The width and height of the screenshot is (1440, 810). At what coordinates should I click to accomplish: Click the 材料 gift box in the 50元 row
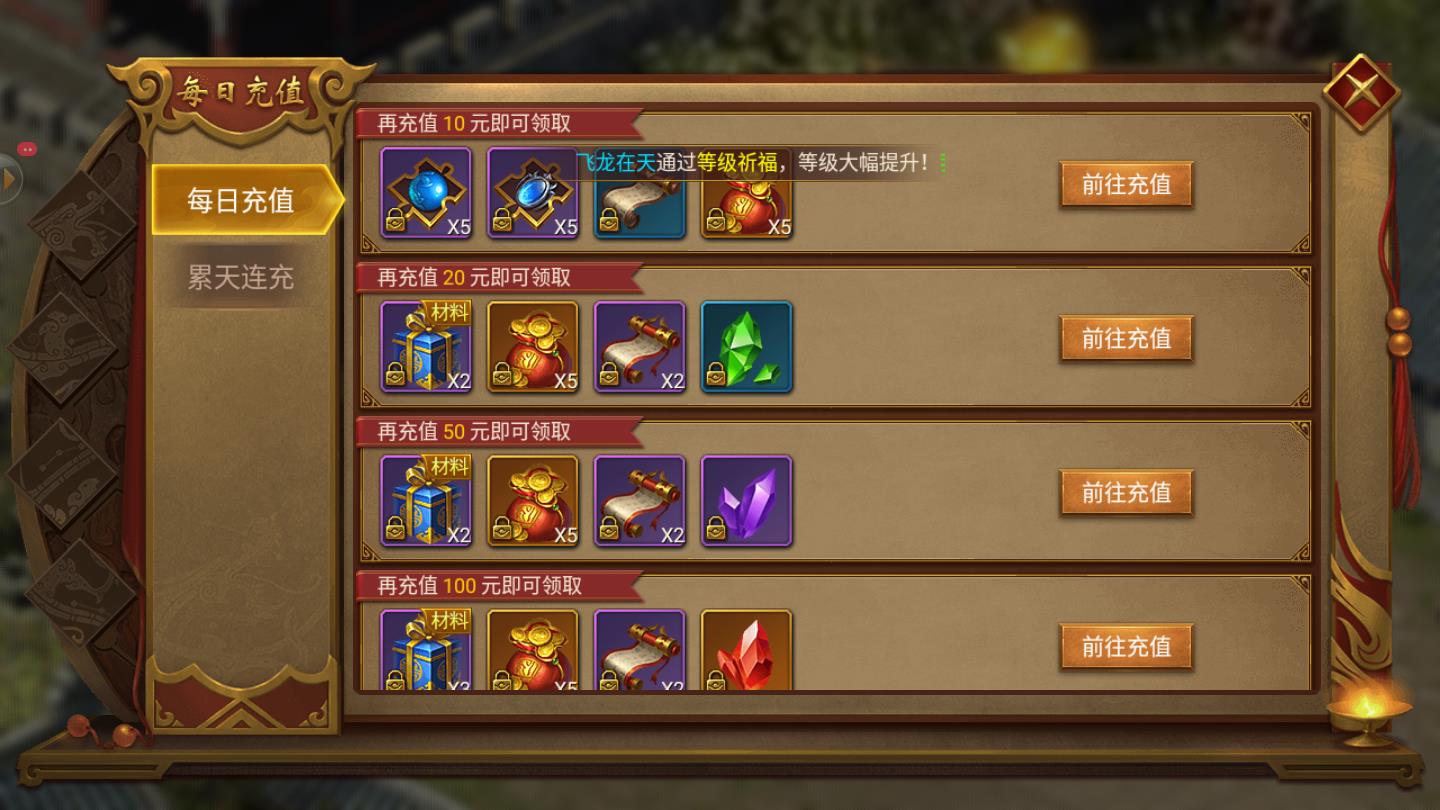coord(427,500)
